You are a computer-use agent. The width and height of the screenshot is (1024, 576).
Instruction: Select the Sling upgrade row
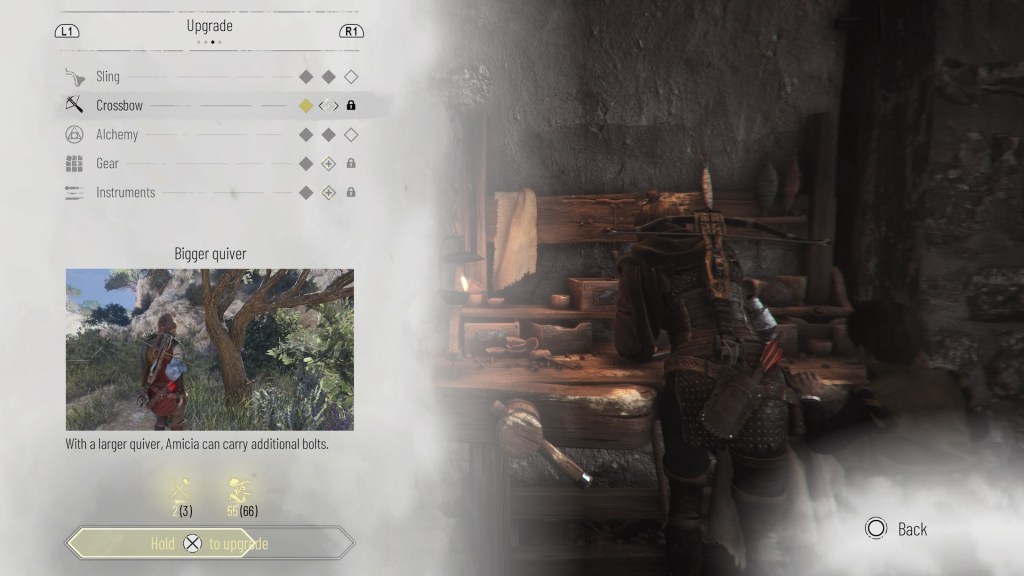pos(108,77)
